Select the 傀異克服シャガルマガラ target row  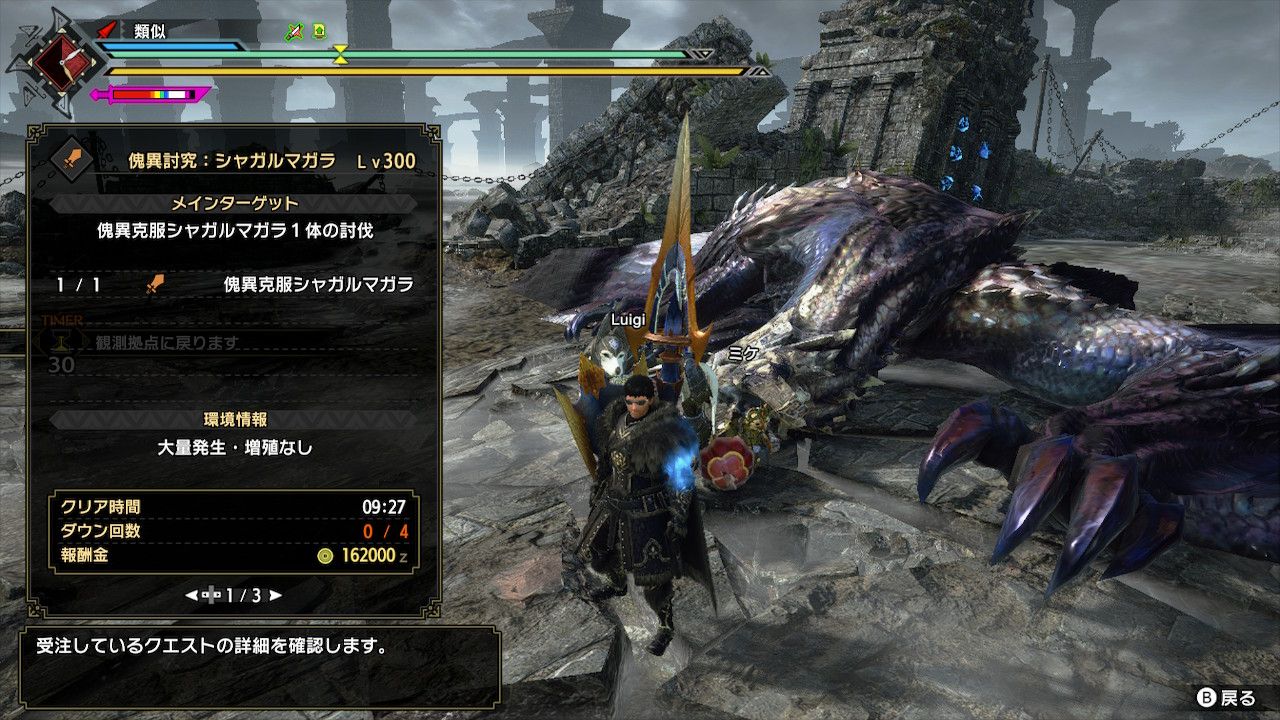(x=235, y=285)
